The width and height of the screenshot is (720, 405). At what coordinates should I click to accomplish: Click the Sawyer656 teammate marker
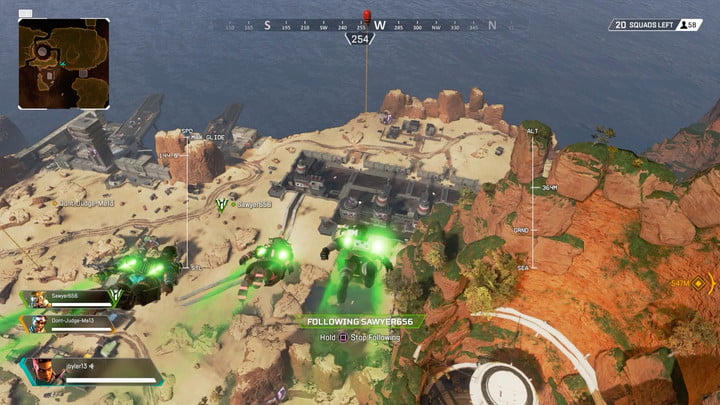[x=222, y=204]
